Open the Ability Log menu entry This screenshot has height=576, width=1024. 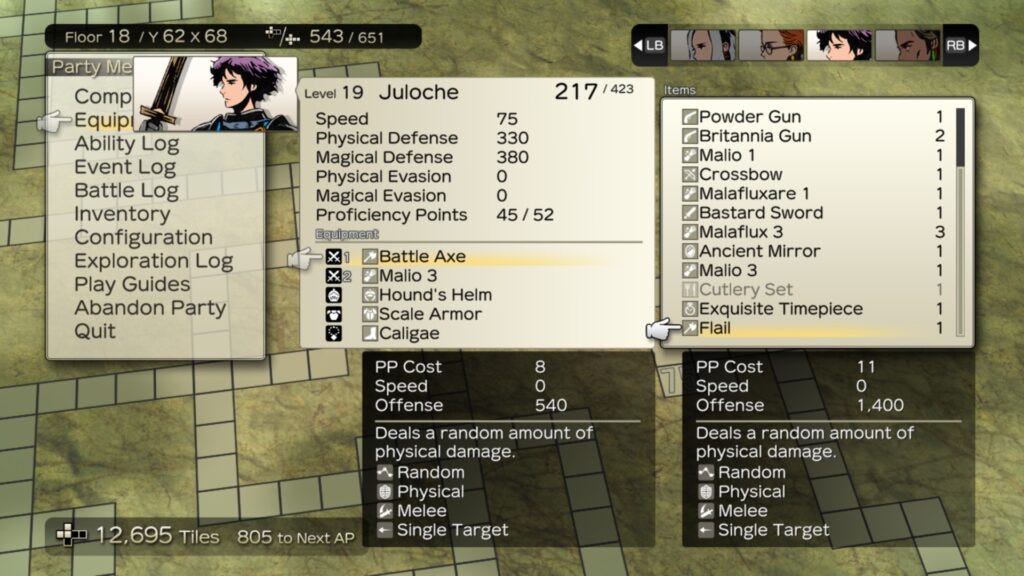[x=126, y=144]
